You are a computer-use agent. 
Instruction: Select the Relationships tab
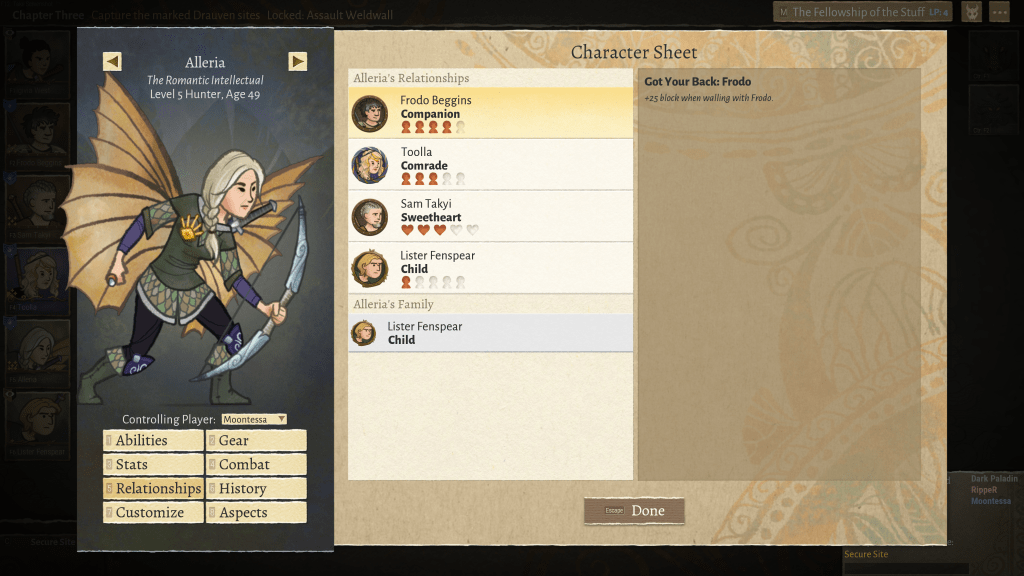(x=153, y=489)
